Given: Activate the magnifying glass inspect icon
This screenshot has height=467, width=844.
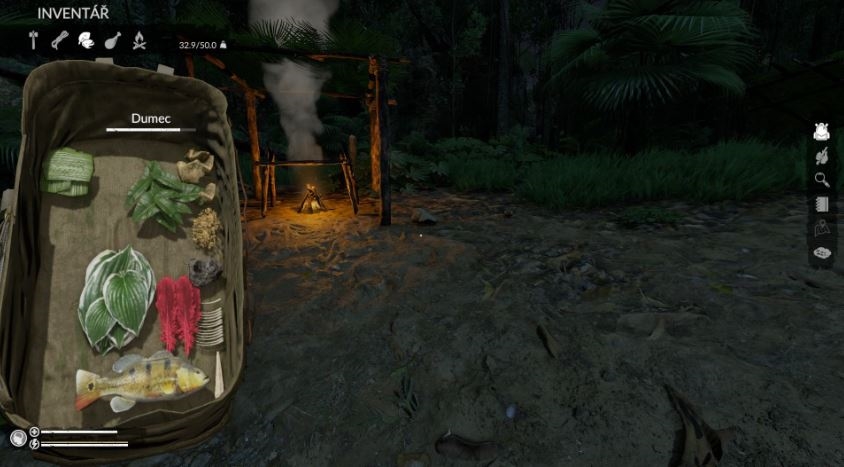Looking at the screenshot, I should tap(822, 180).
